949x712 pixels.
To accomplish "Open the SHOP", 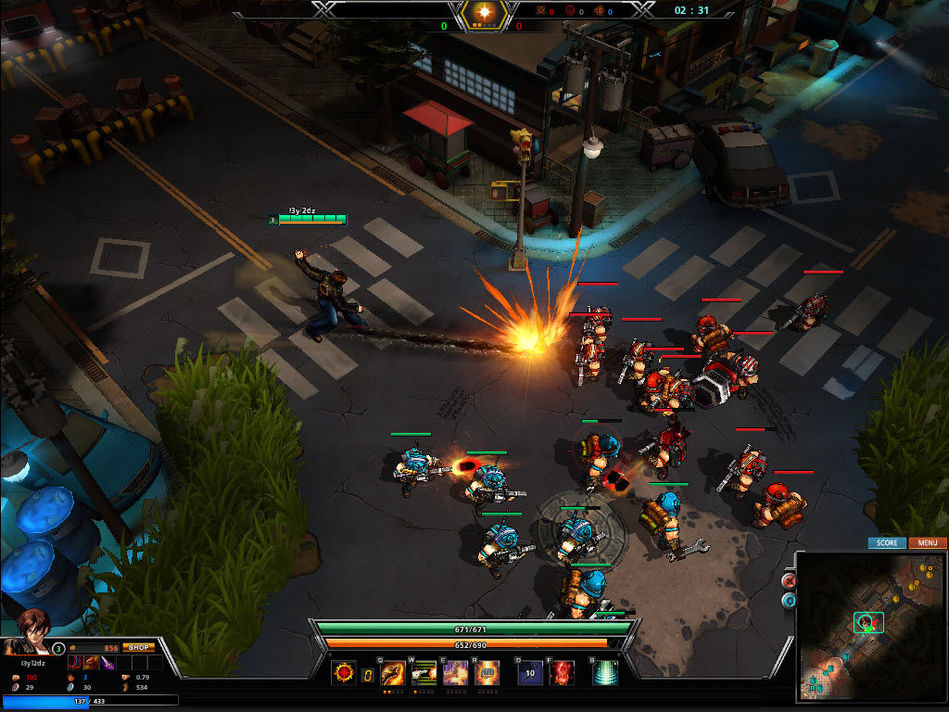I will (138, 647).
